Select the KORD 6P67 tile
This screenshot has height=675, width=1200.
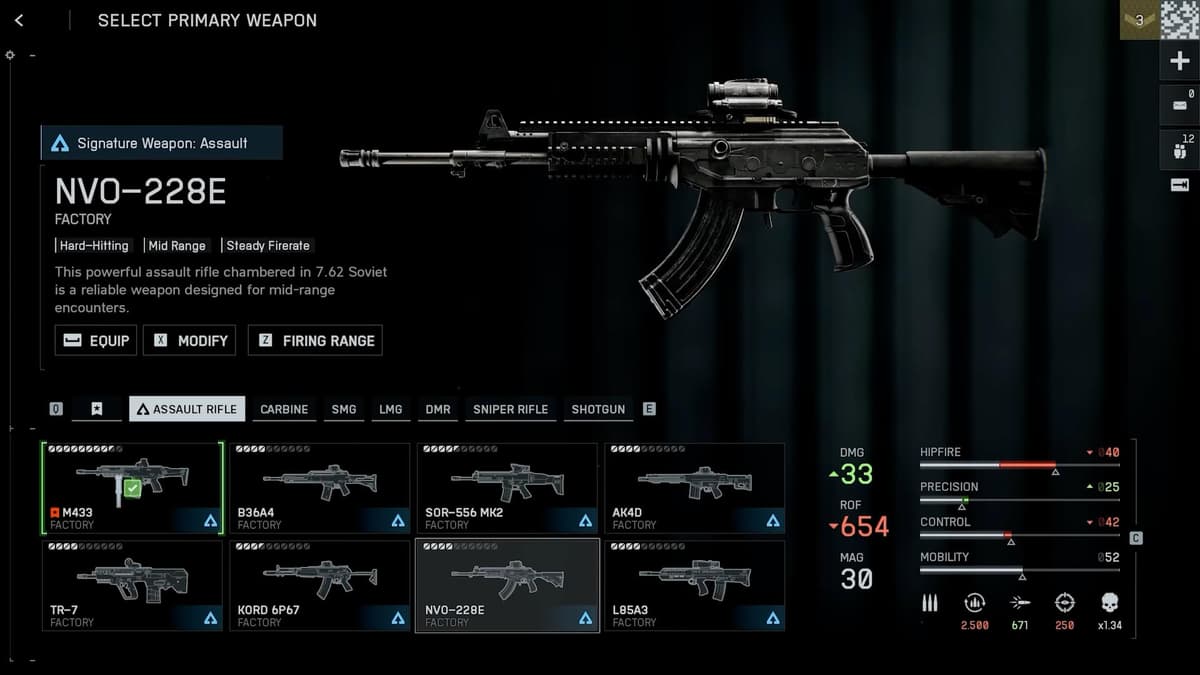(x=319, y=585)
